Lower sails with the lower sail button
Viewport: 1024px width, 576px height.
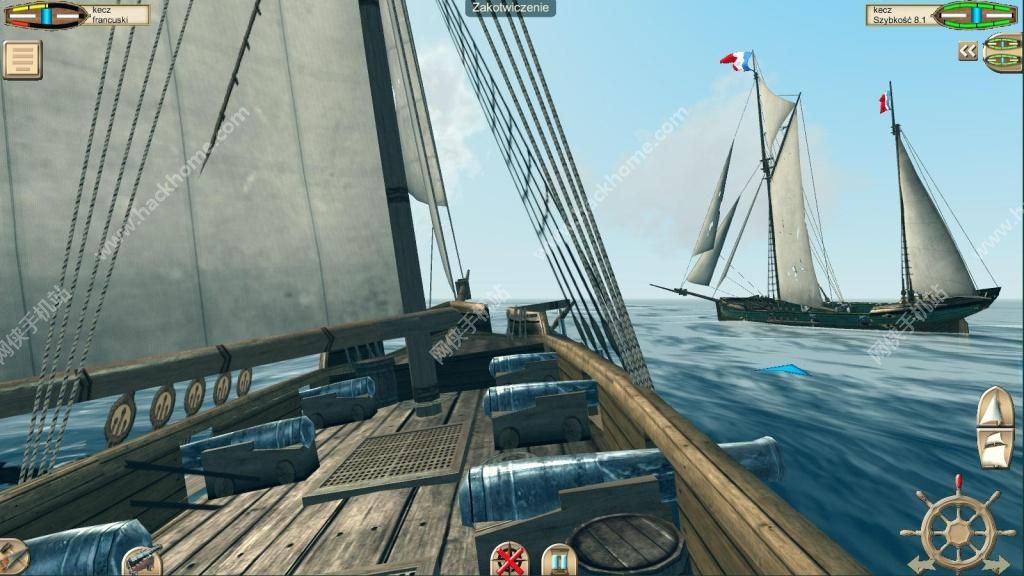994,448
